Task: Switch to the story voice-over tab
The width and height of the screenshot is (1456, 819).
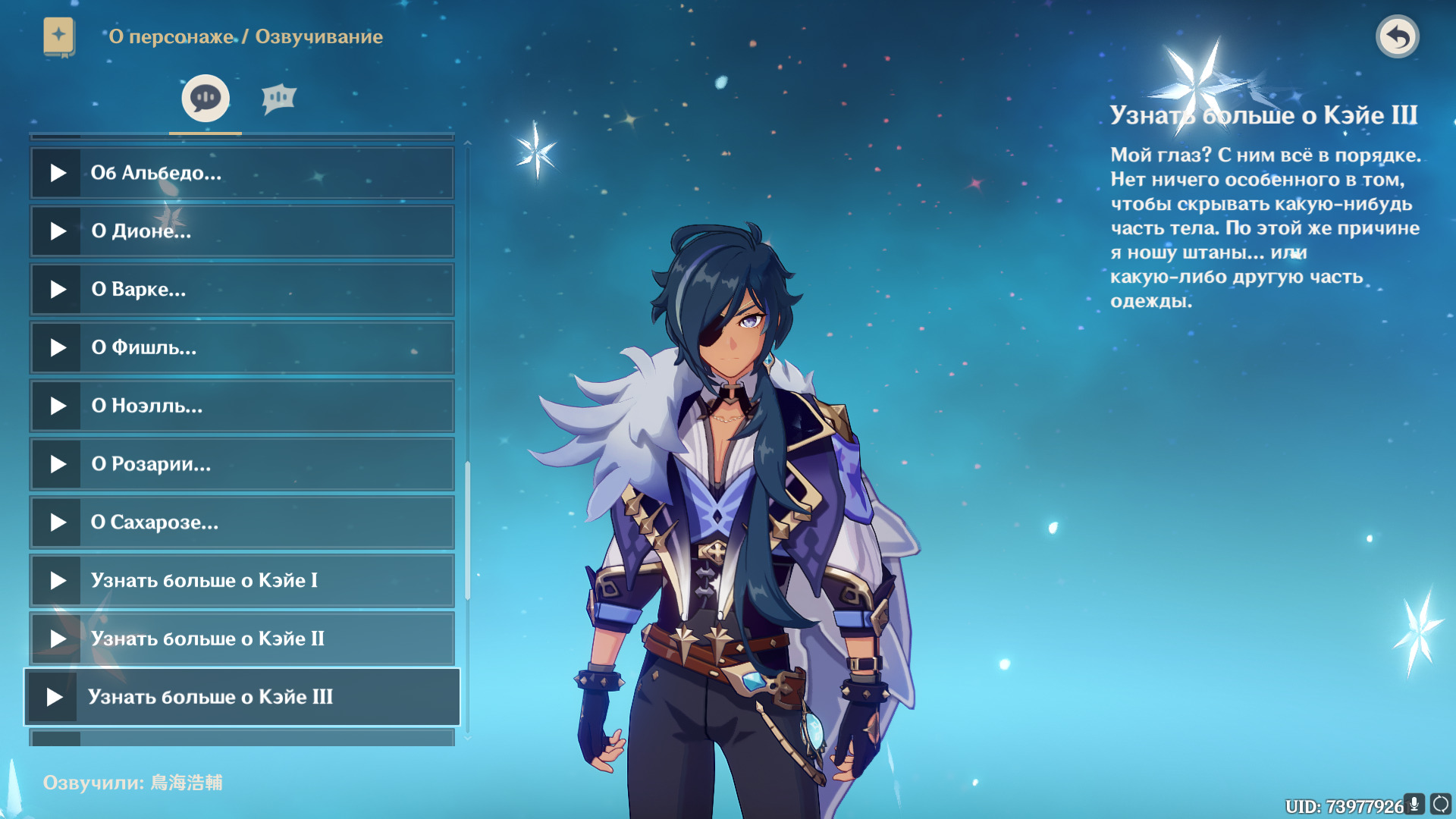Action: click(x=206, y=99)
